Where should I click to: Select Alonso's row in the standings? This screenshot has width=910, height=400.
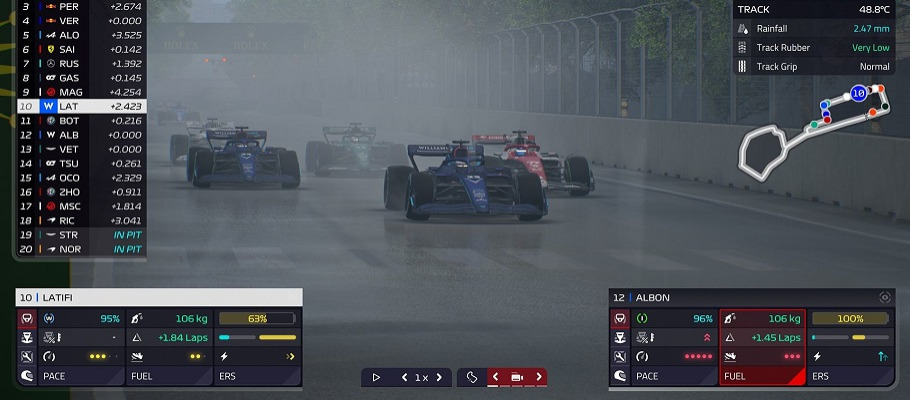[x=80, y=35]
